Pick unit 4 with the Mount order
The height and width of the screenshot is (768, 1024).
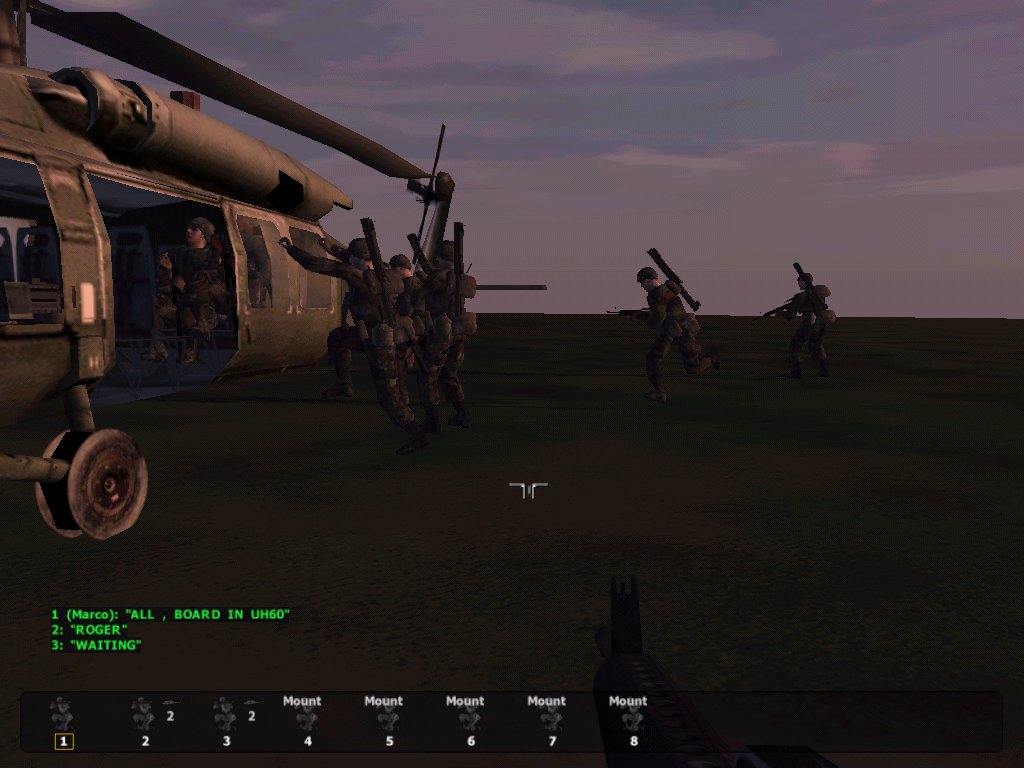[x=307, y=719]
